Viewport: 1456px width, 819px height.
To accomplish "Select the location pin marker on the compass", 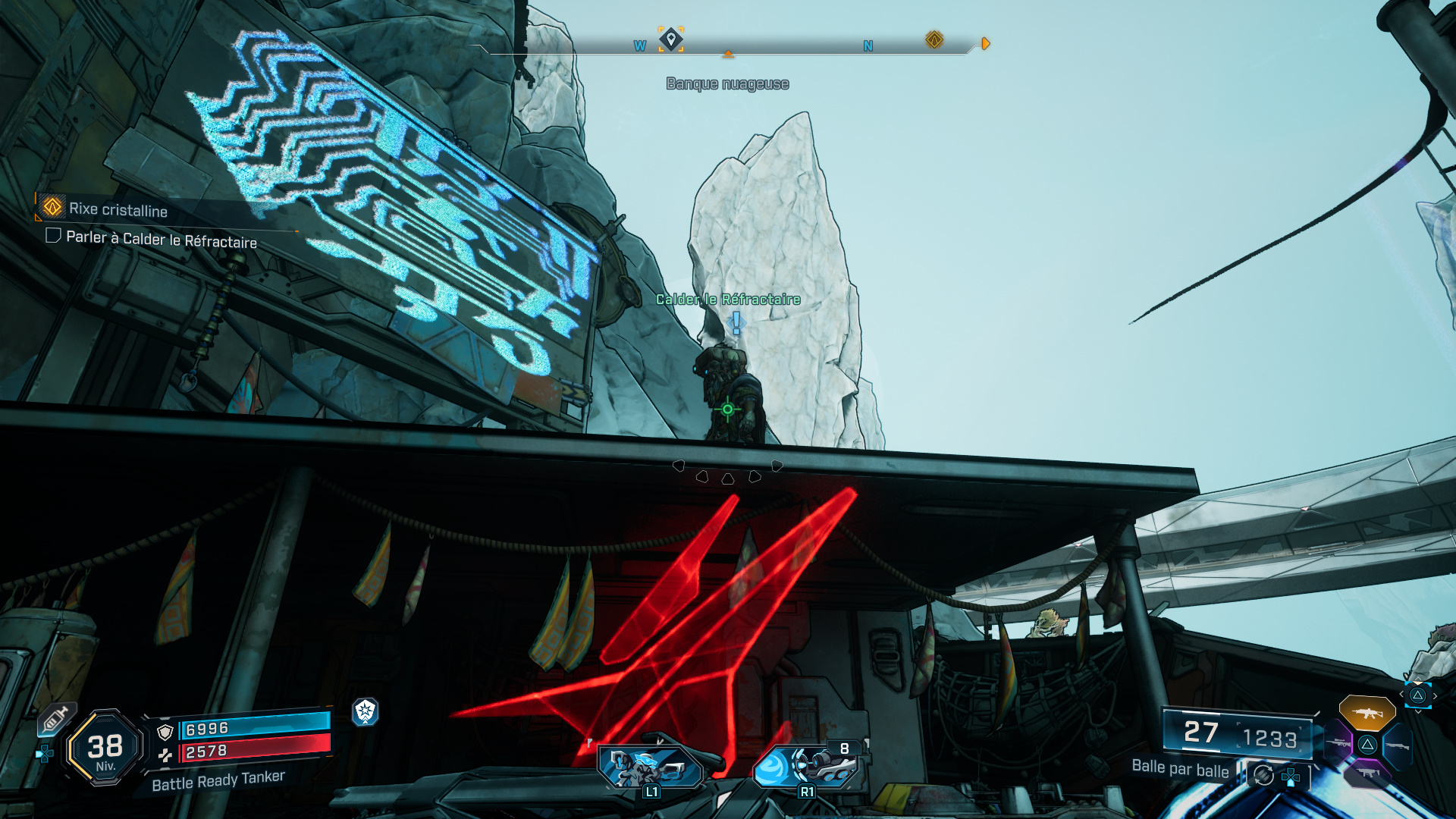I will [670, 39].
